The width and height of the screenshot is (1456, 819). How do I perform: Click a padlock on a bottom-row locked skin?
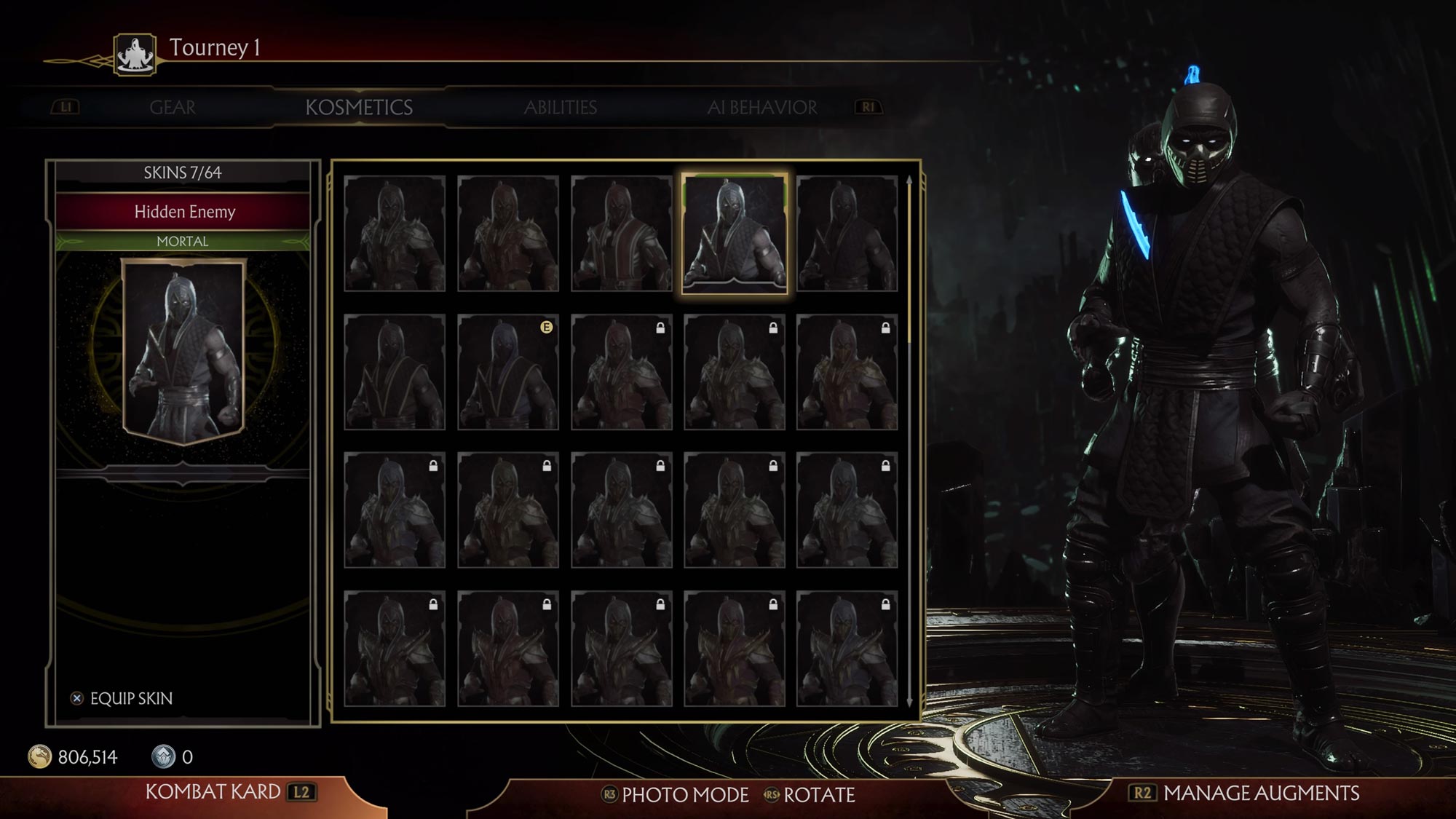tap(432, 606)
